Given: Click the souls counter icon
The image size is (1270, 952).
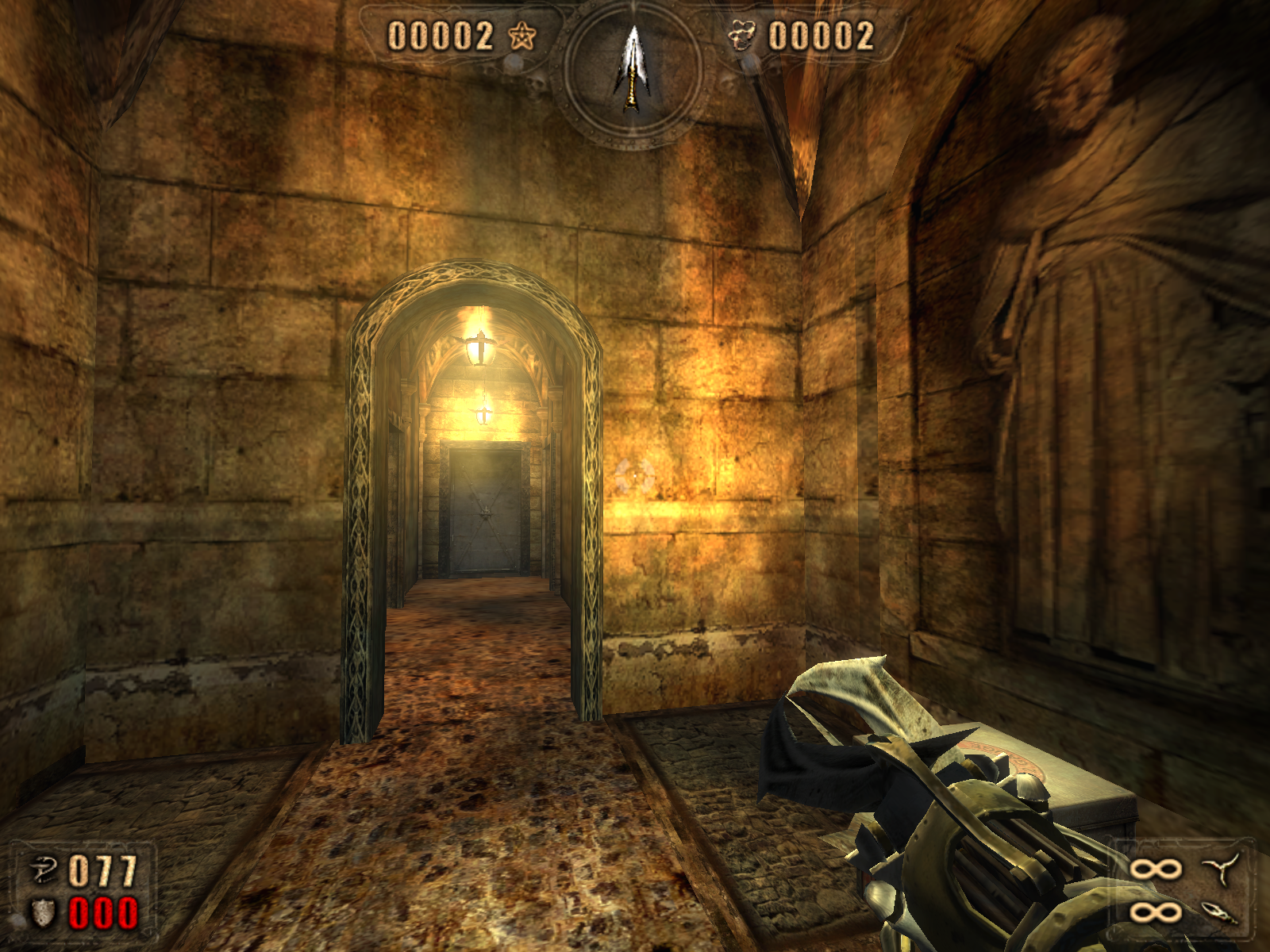Looking at the screenshot, I should click(x=743, y=36).
